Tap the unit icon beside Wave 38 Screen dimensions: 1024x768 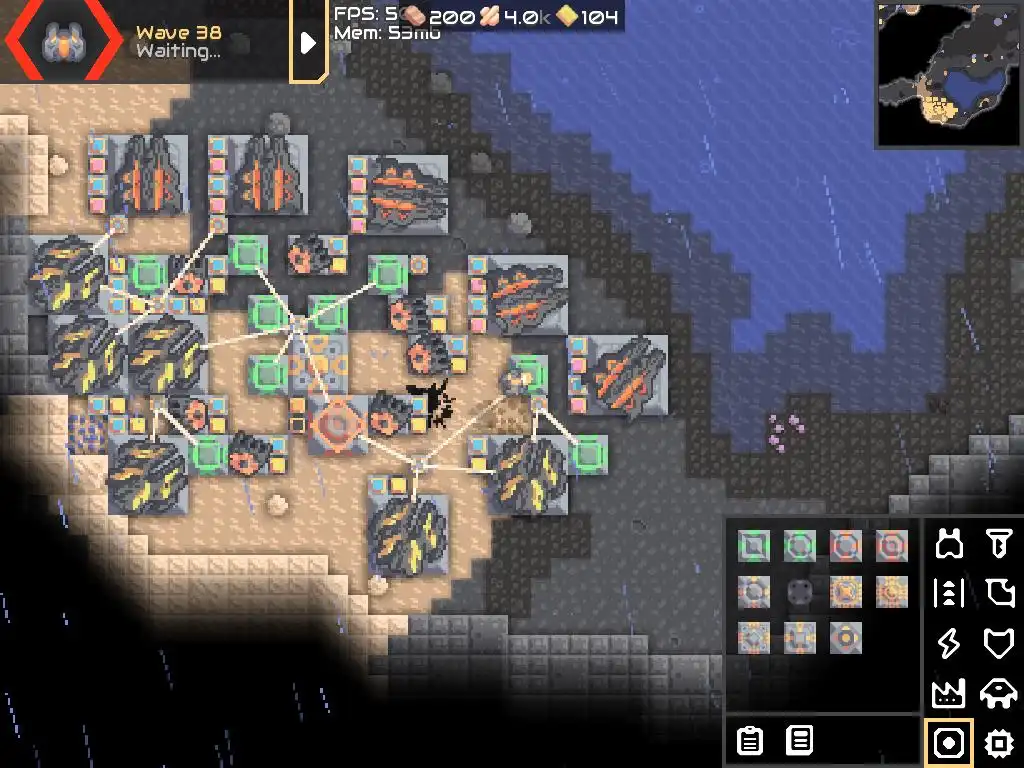tap(60, 41)
